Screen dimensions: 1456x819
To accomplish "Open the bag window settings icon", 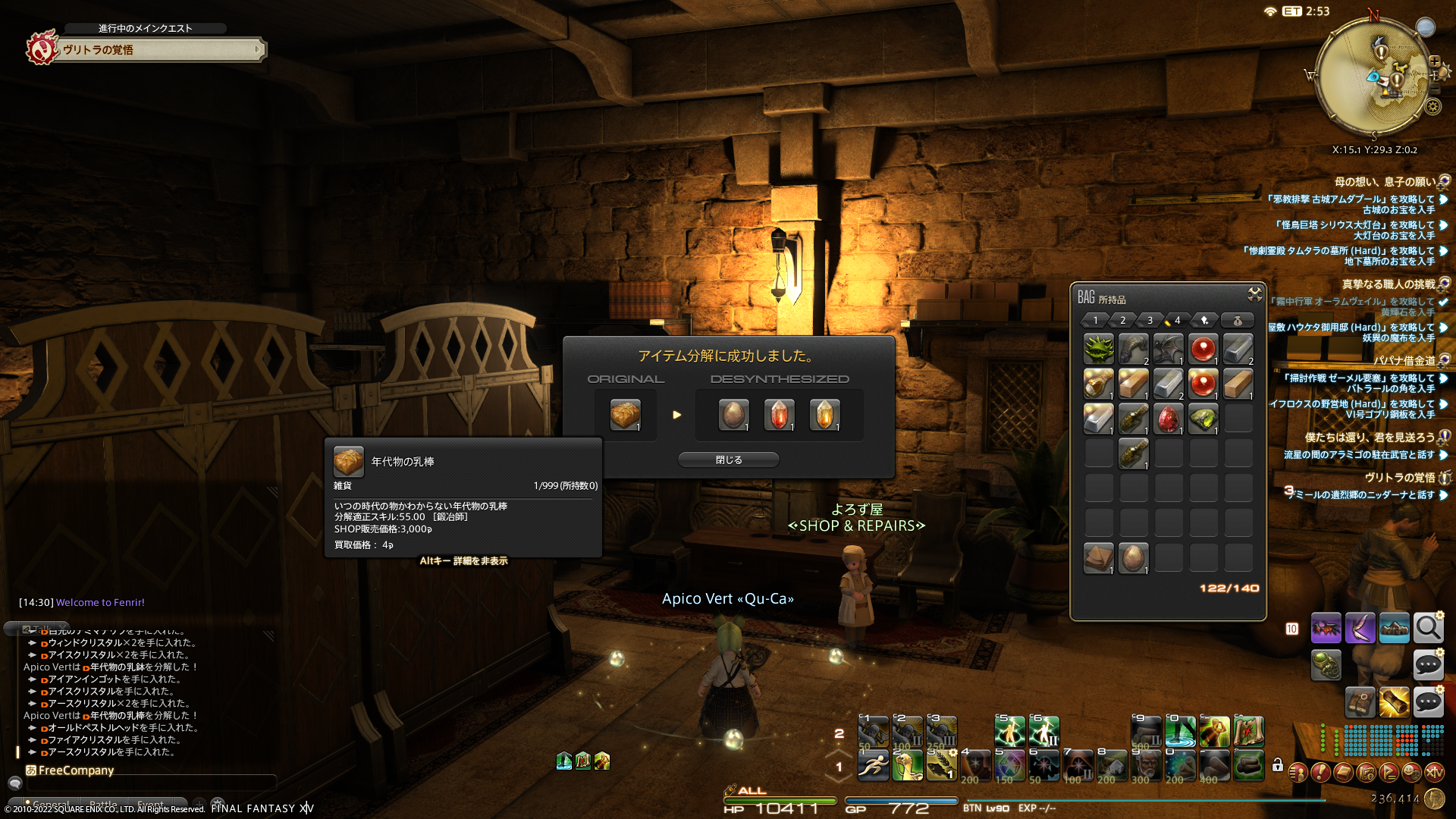I will click(x=1254, y=293).
